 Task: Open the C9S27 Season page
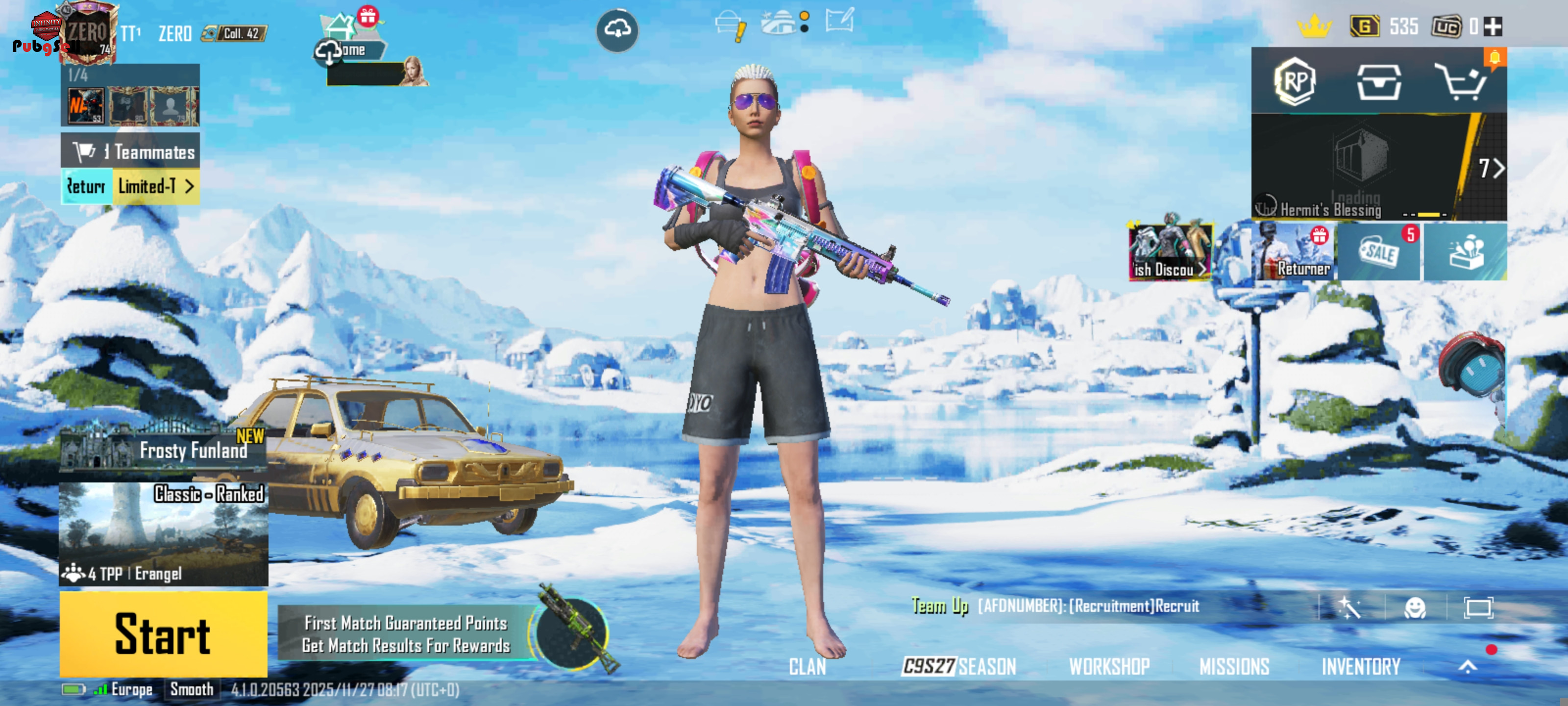pos(959,666)
